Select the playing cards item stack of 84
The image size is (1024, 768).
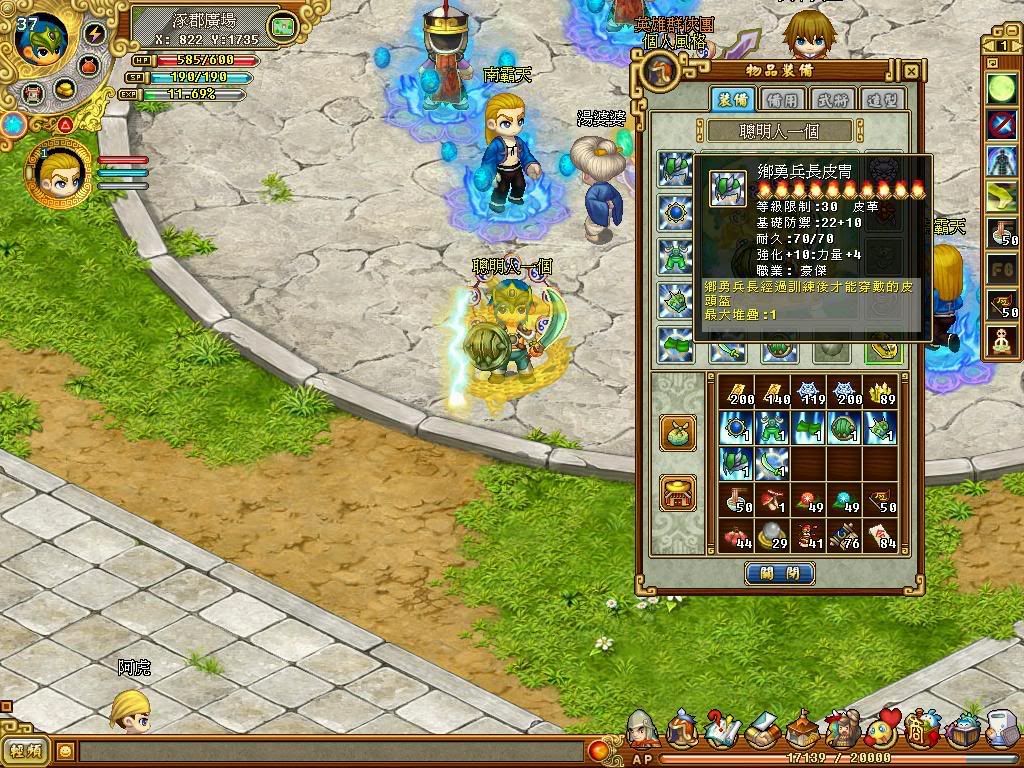pos(882,536)
